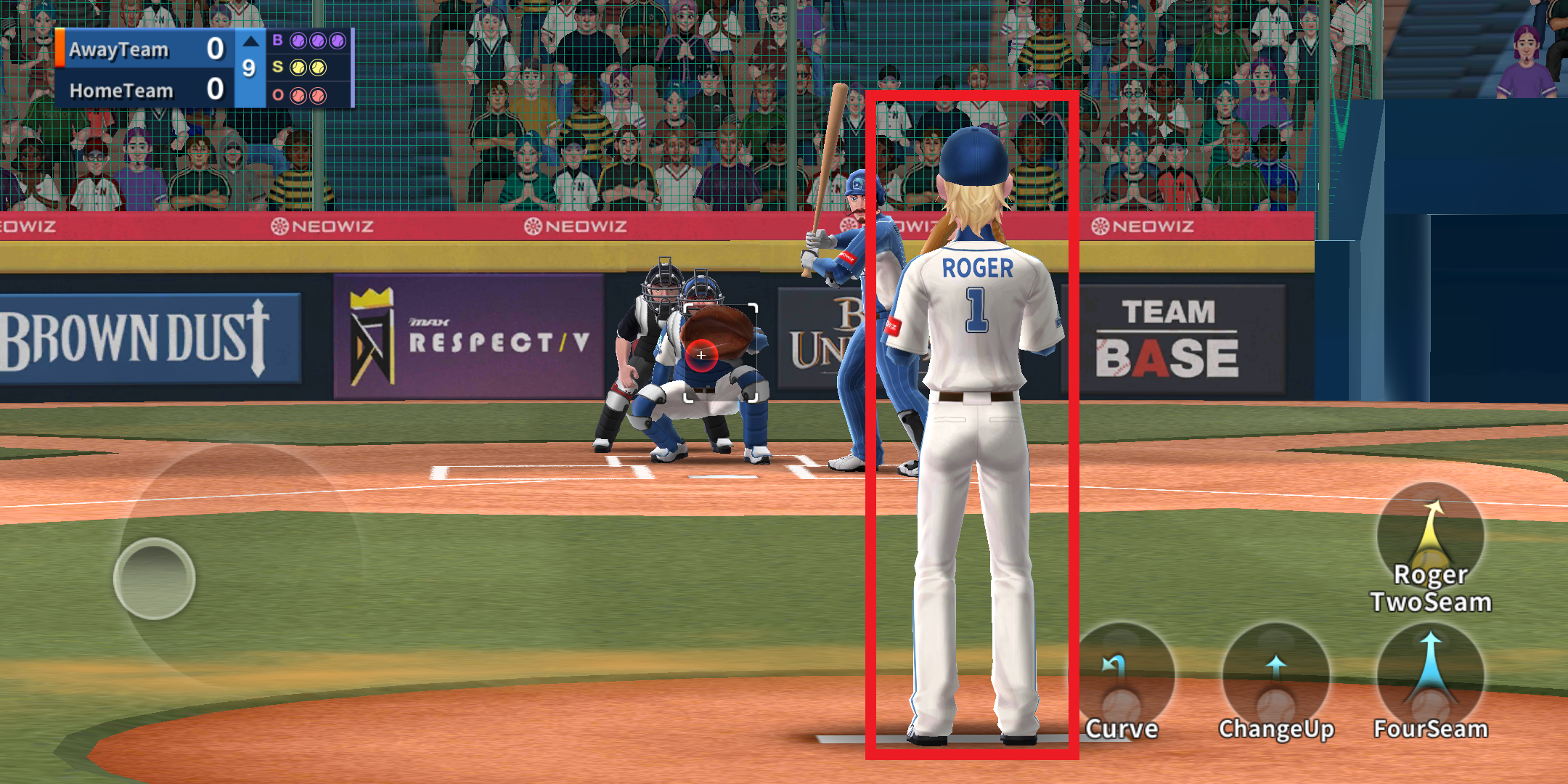Choose the FourSeam fastball pitch
Viewport: 1568px width, 784px height.
click(x=1430, y=680)
